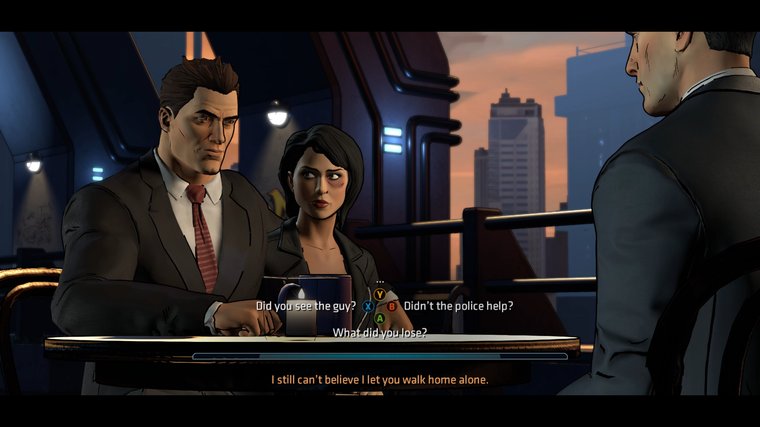This screenshot has height=427, width=760.
Task: Select "Didn't the police help?" dialogue option
Action: click(x=458, y=306)
